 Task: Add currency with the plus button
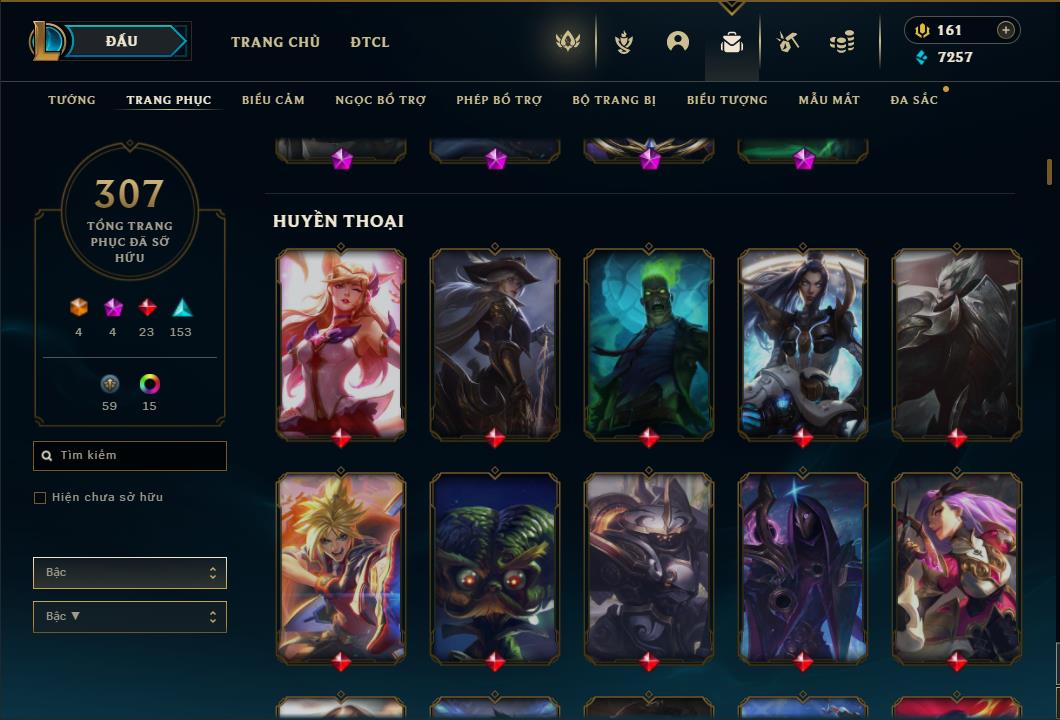pyautogui.click(x=1006, y=30)
